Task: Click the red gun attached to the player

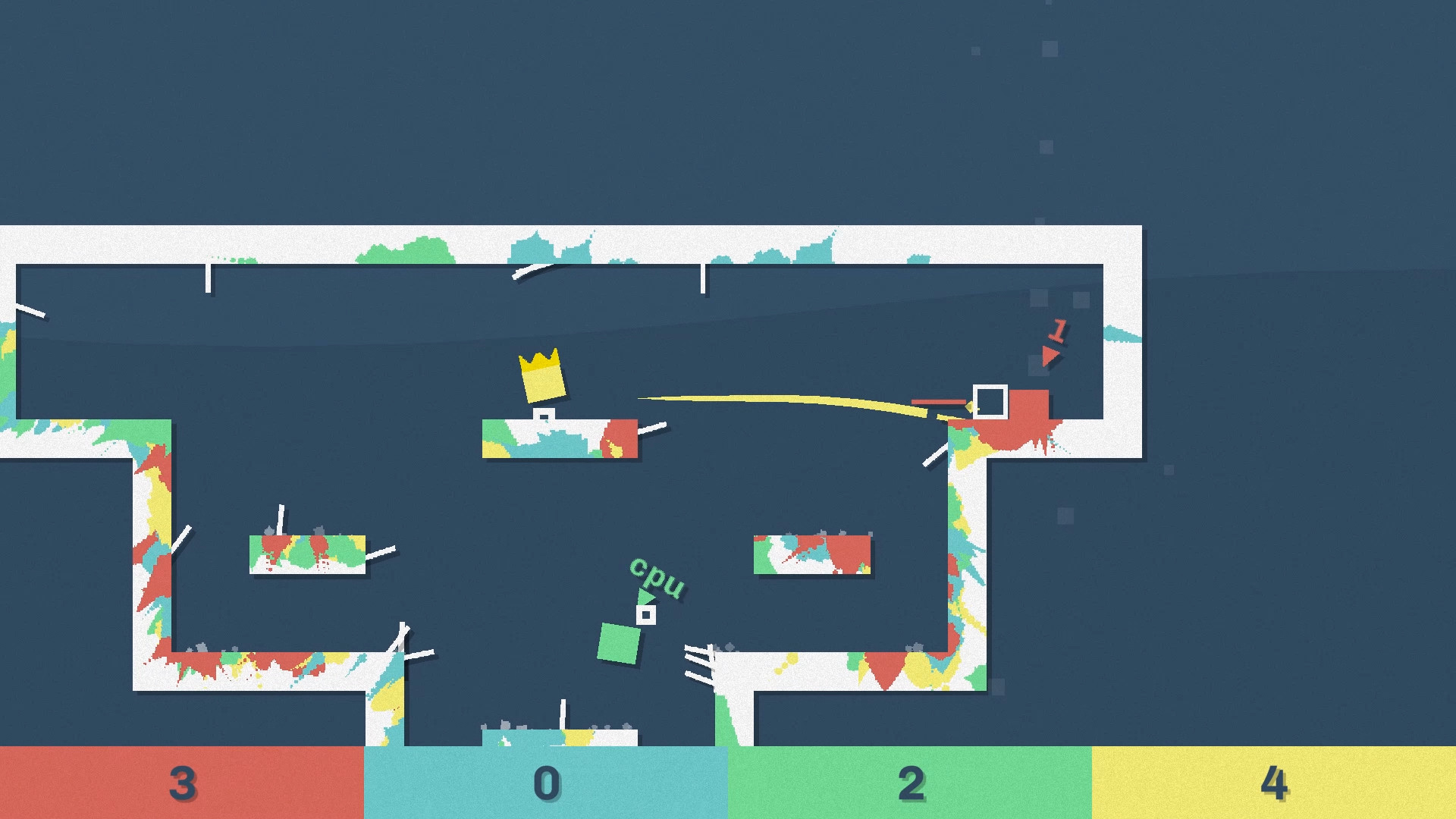Action: (x=938, y=402)
